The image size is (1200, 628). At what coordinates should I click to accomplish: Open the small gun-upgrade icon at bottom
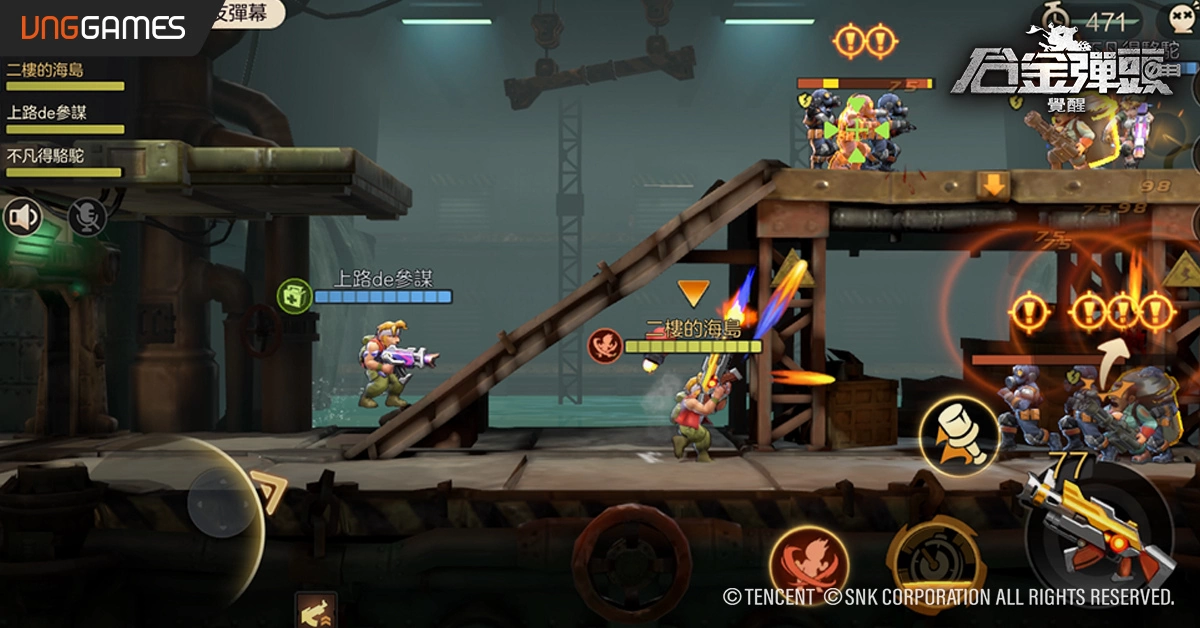coord(316,609)
